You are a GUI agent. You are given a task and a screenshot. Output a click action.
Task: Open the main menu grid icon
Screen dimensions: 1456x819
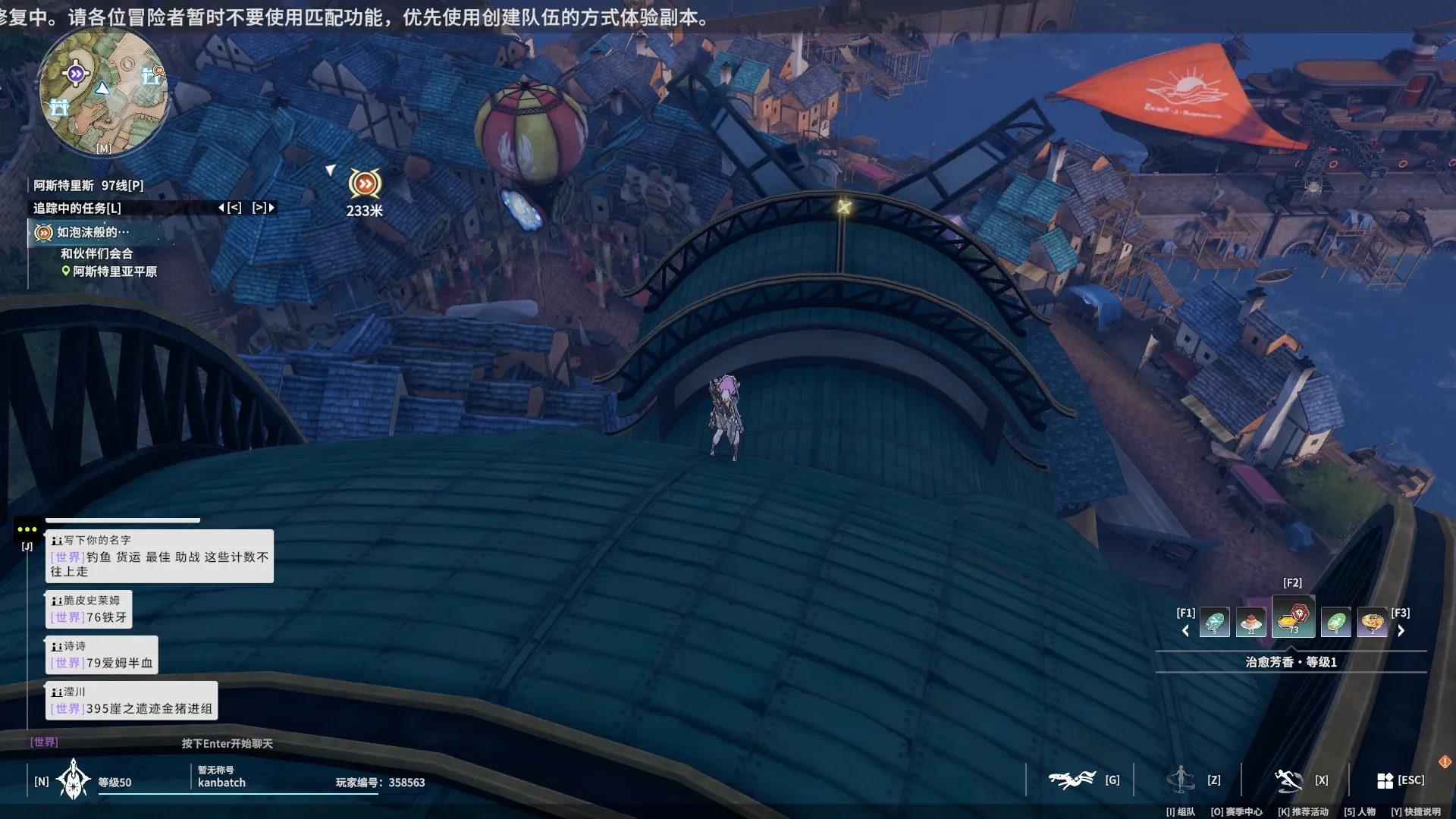1385,780
